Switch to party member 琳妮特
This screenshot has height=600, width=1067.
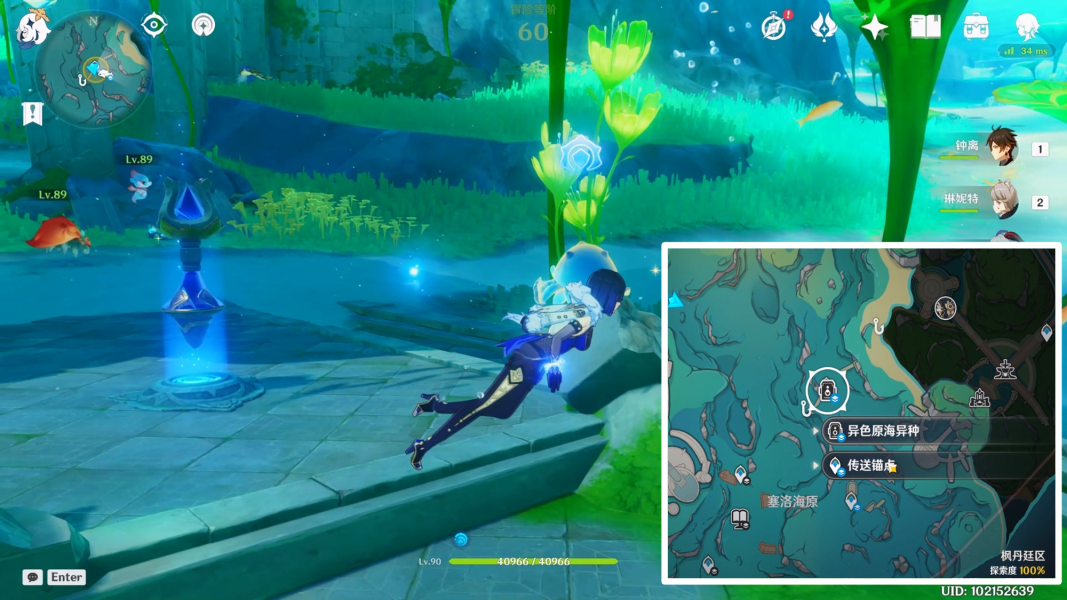(x=1003, y=200)
